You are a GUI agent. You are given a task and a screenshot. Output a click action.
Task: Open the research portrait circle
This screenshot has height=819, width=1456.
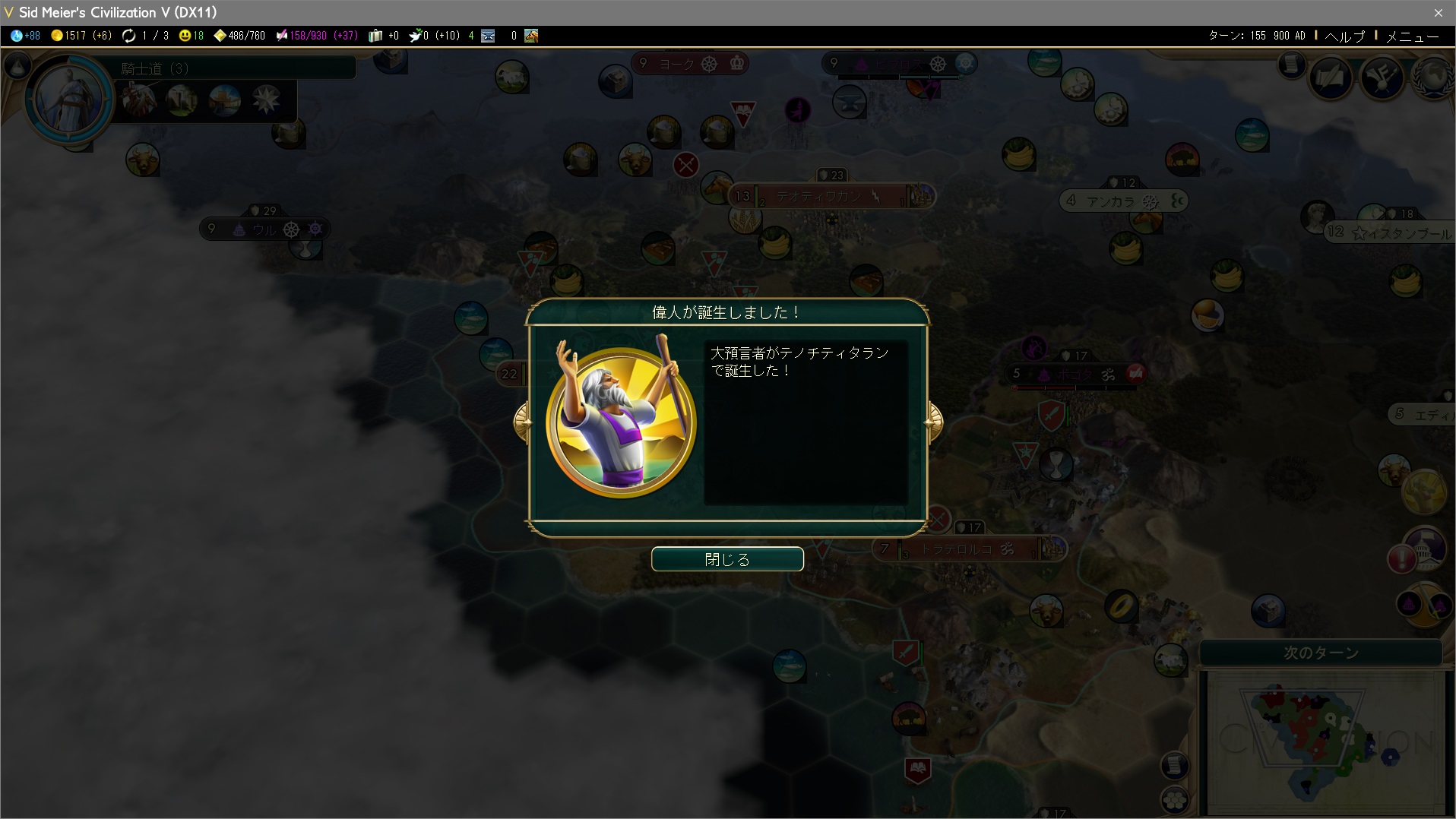(x=69, y=99)
